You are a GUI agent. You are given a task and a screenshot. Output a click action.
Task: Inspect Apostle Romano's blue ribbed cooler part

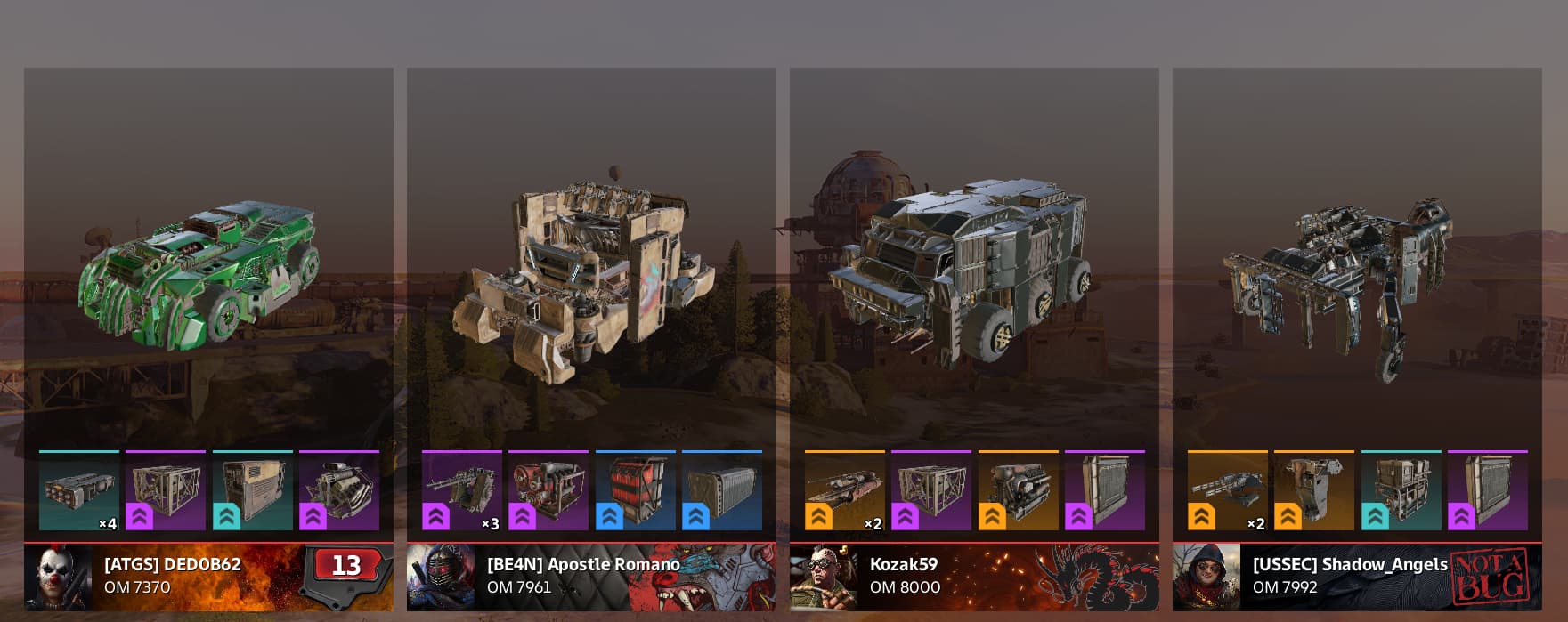click(x=722, y=490)
